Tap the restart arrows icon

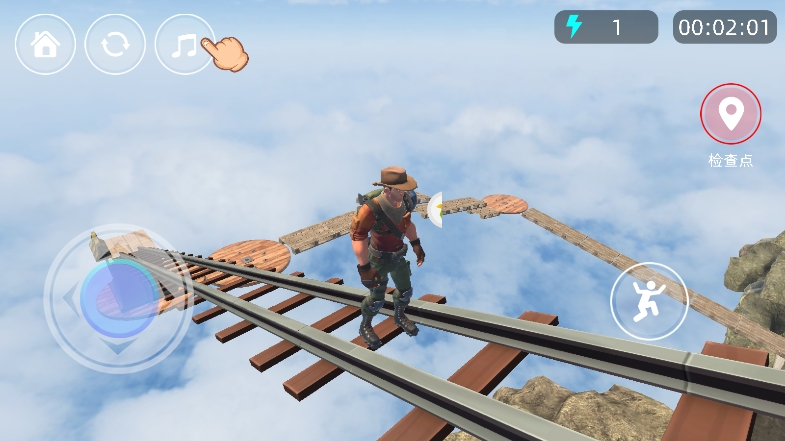115,45
